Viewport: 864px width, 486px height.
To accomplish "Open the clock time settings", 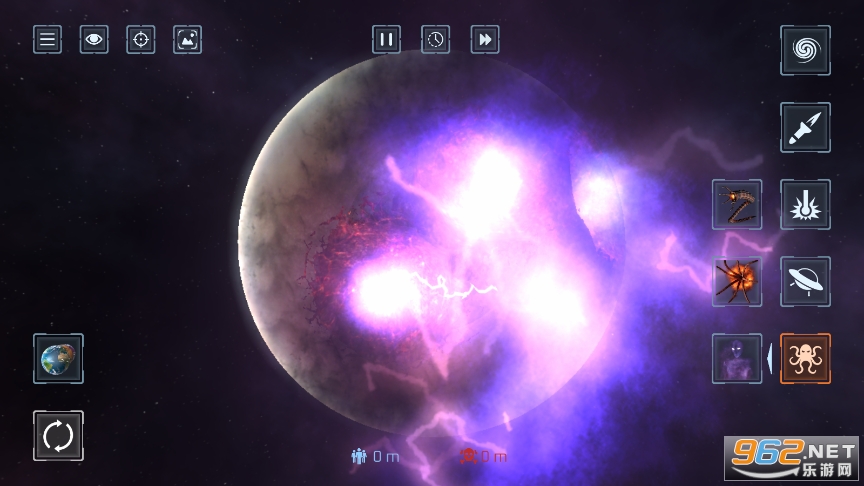I will tap(435, 40).
